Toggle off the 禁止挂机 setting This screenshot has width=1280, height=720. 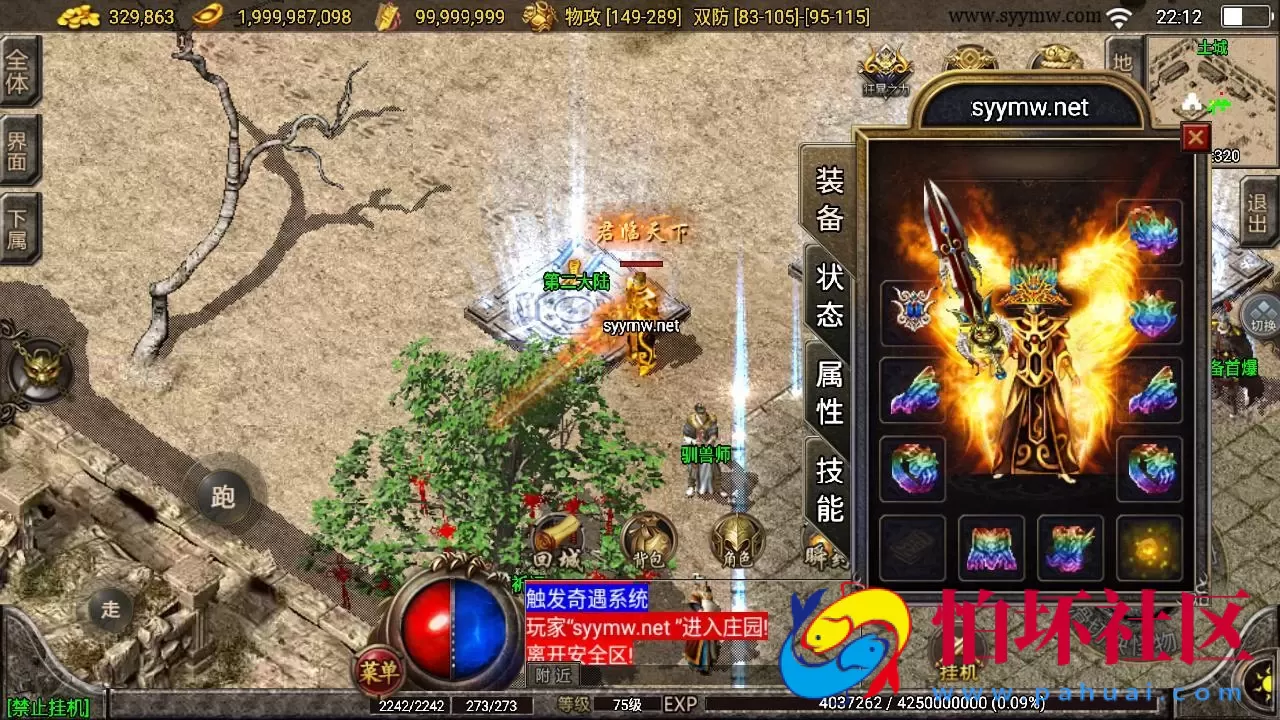click(x=48, y=706)
